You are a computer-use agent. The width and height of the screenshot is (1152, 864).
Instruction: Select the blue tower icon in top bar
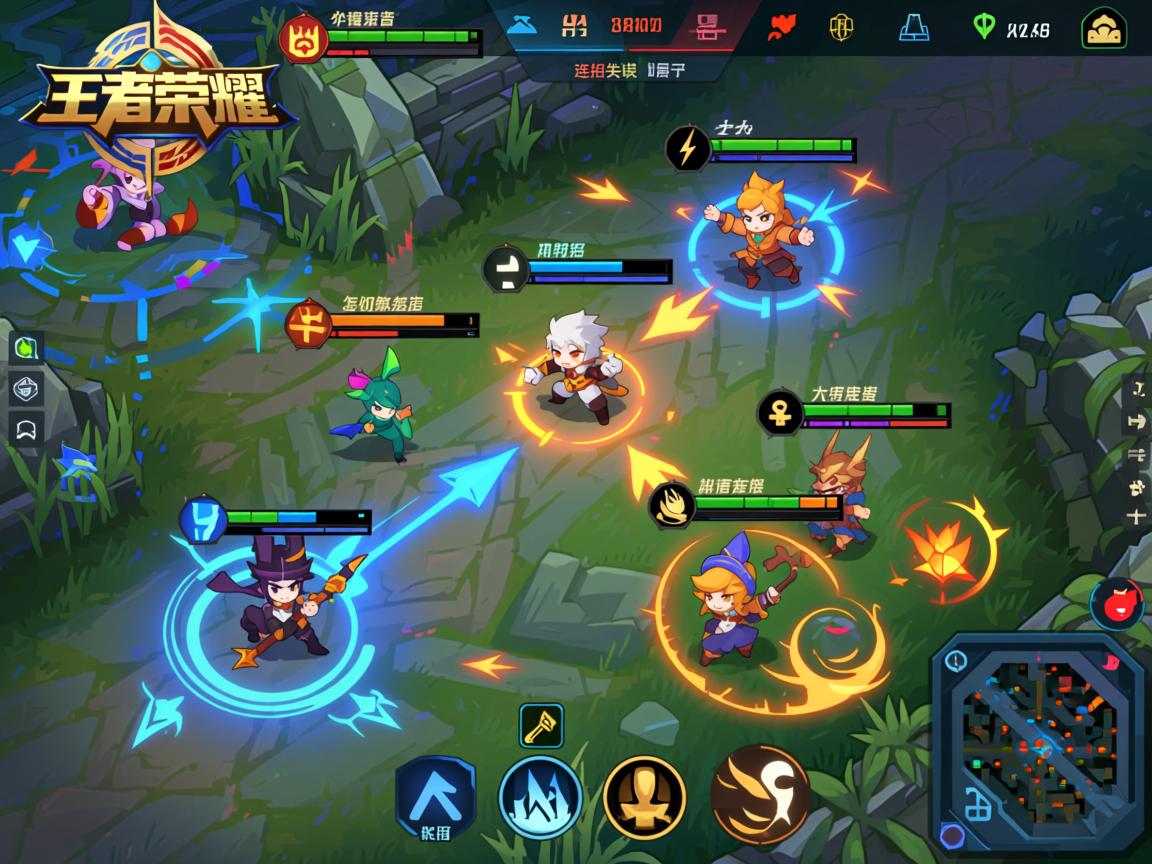point(913,27)
